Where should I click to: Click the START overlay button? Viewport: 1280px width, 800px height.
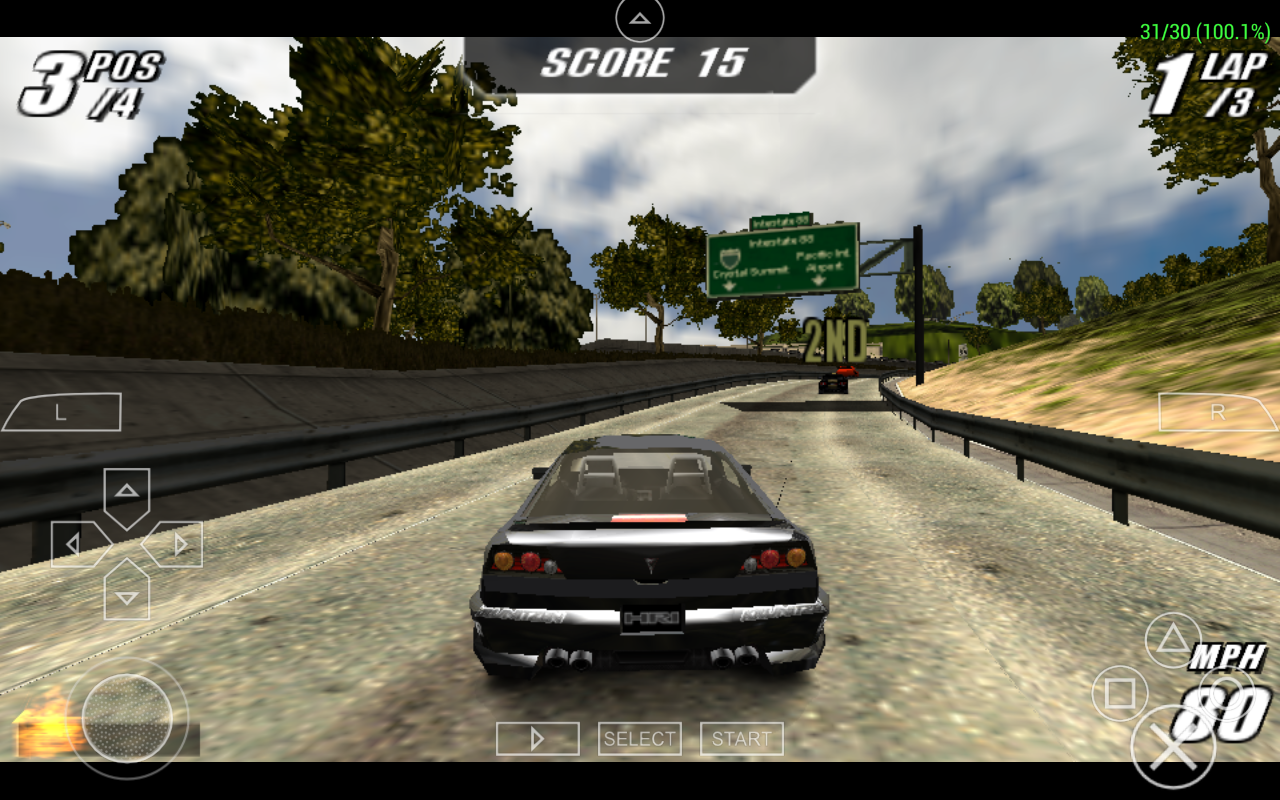click(741, 739)
